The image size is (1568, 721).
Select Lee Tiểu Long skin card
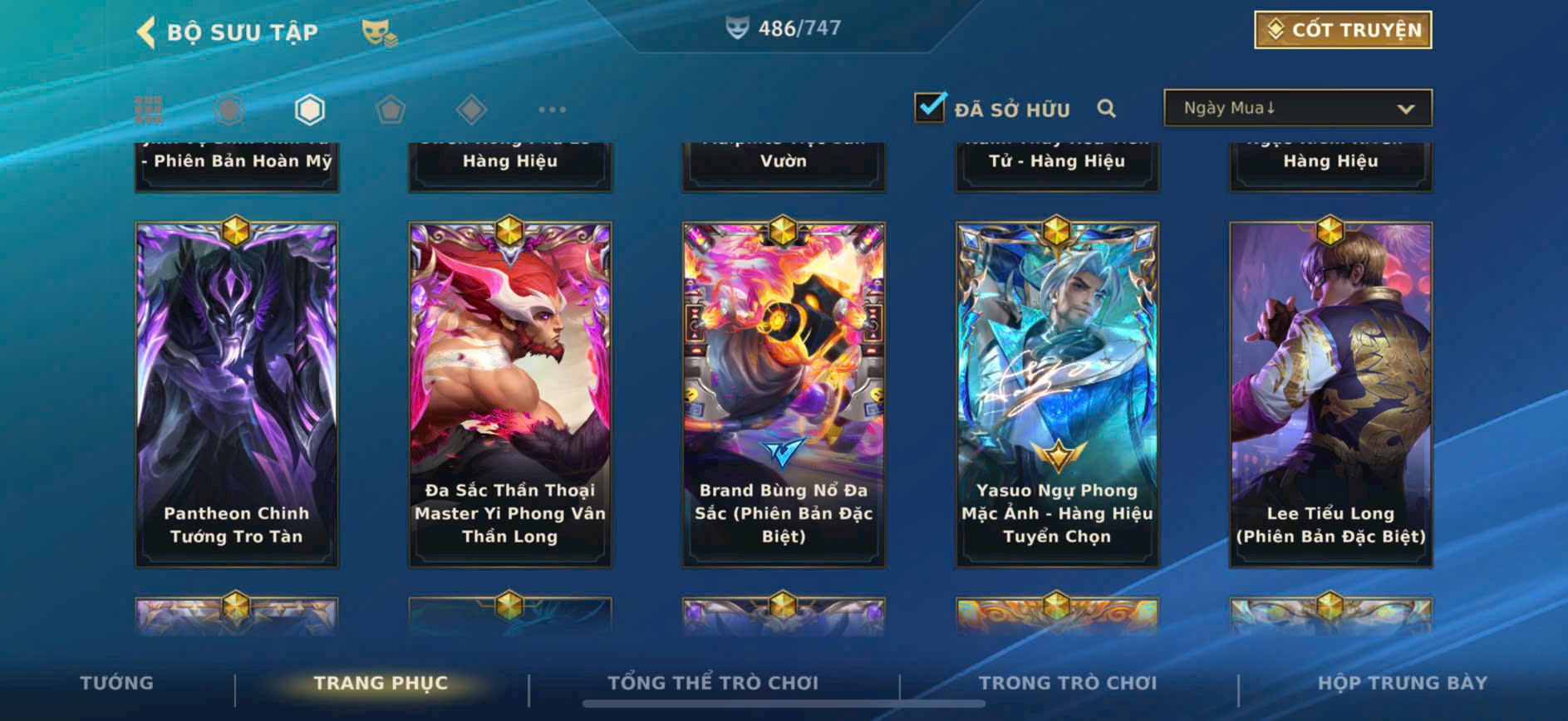(x=1330, y=394)
